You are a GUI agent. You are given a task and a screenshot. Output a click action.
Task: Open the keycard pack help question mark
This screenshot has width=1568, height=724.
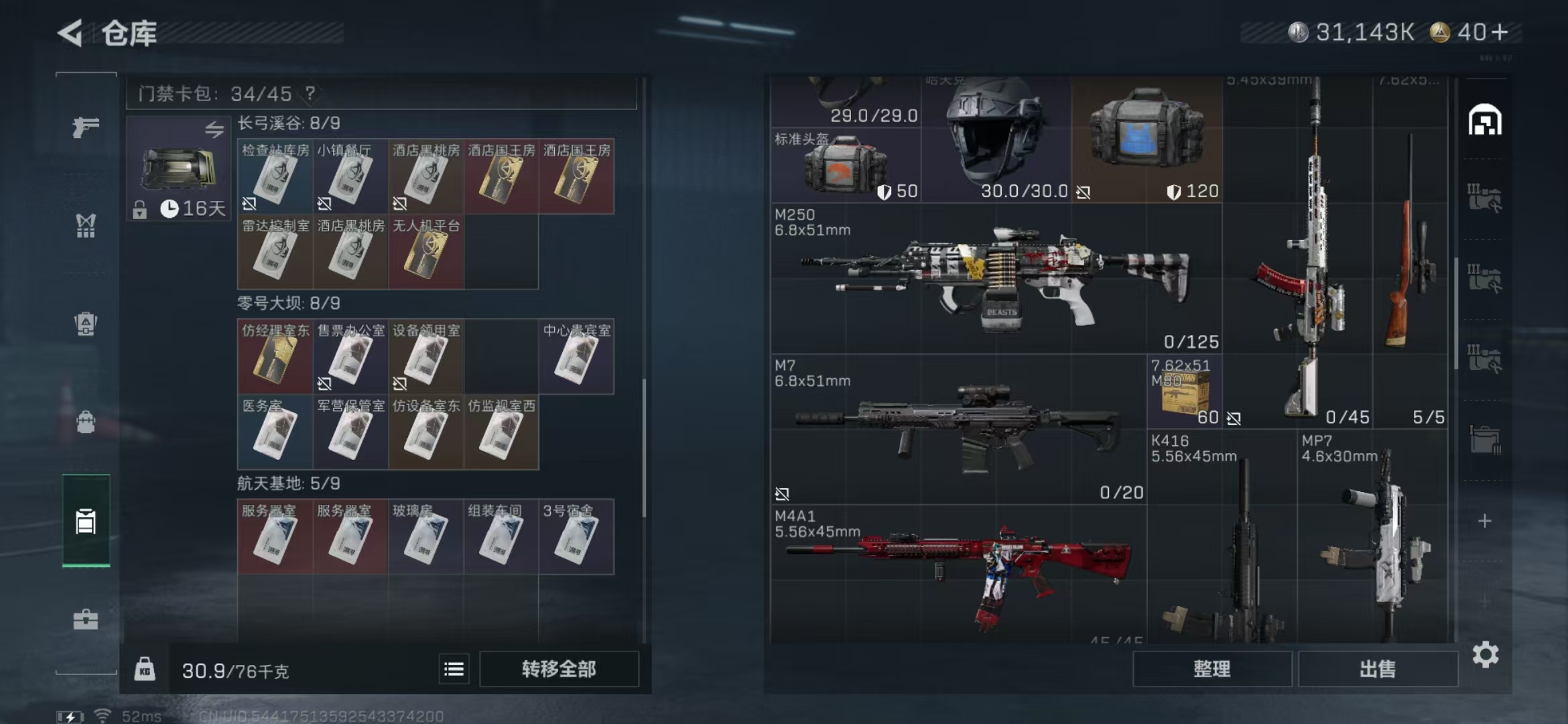[310, 93]
